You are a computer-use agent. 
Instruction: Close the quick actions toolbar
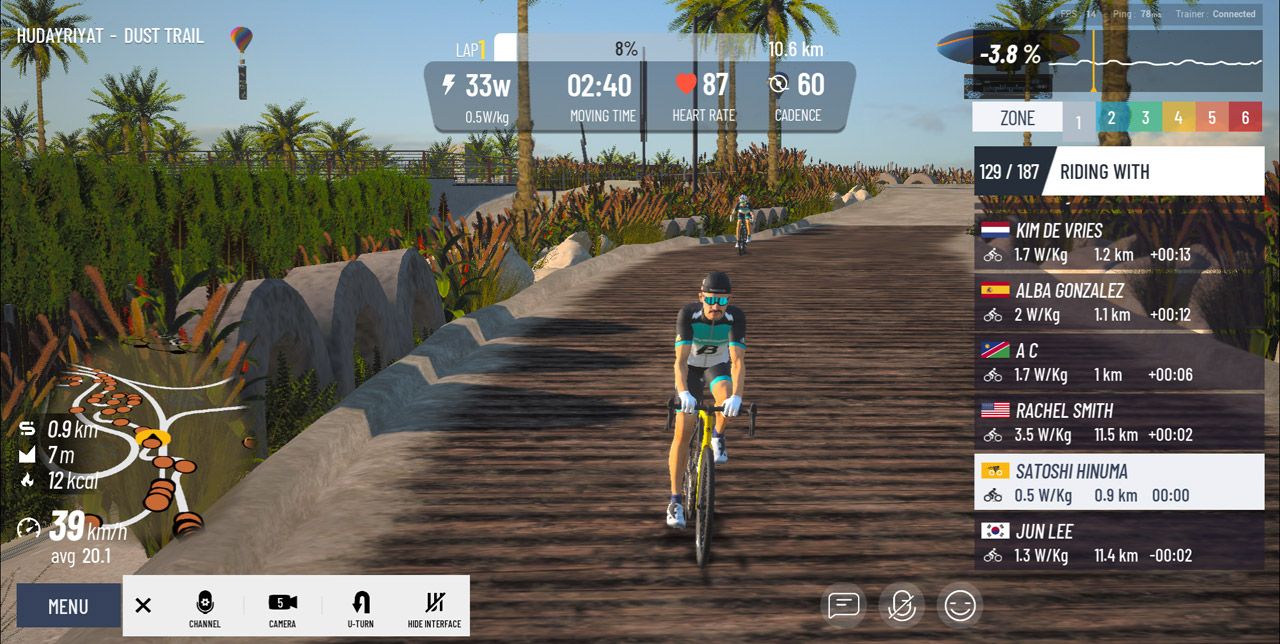click(143, 605)
